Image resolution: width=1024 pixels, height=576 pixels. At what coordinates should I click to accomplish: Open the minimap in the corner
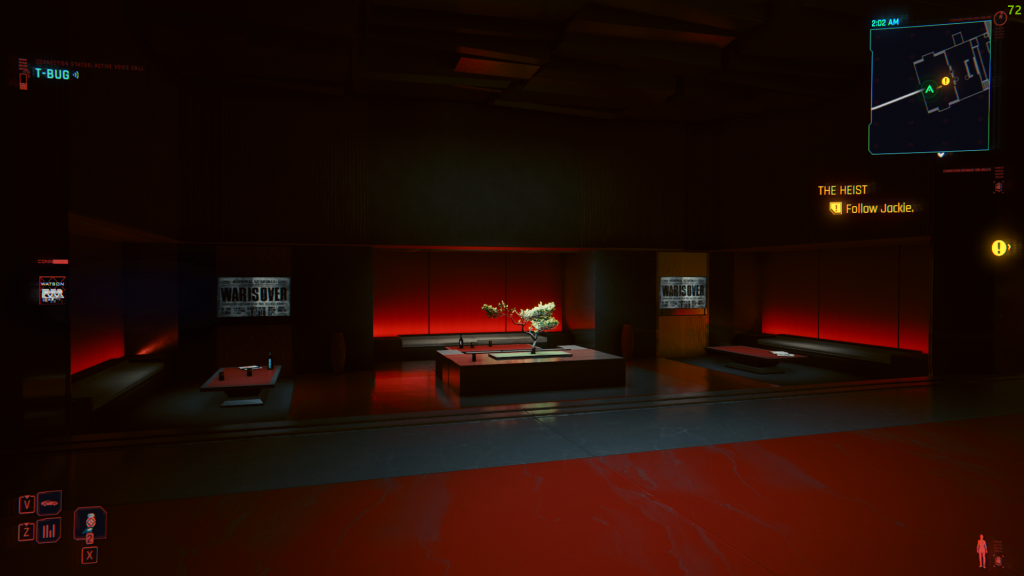929,88
